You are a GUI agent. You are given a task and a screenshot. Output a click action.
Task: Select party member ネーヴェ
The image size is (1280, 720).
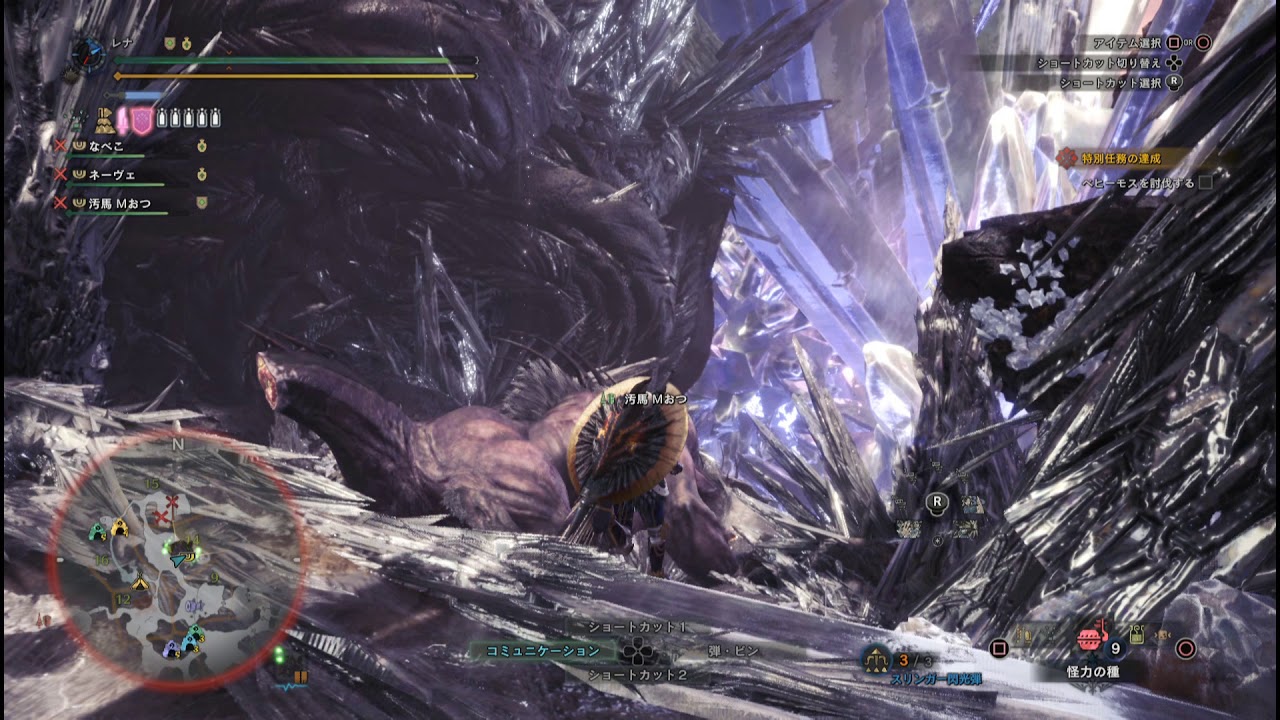coord(112,174)
